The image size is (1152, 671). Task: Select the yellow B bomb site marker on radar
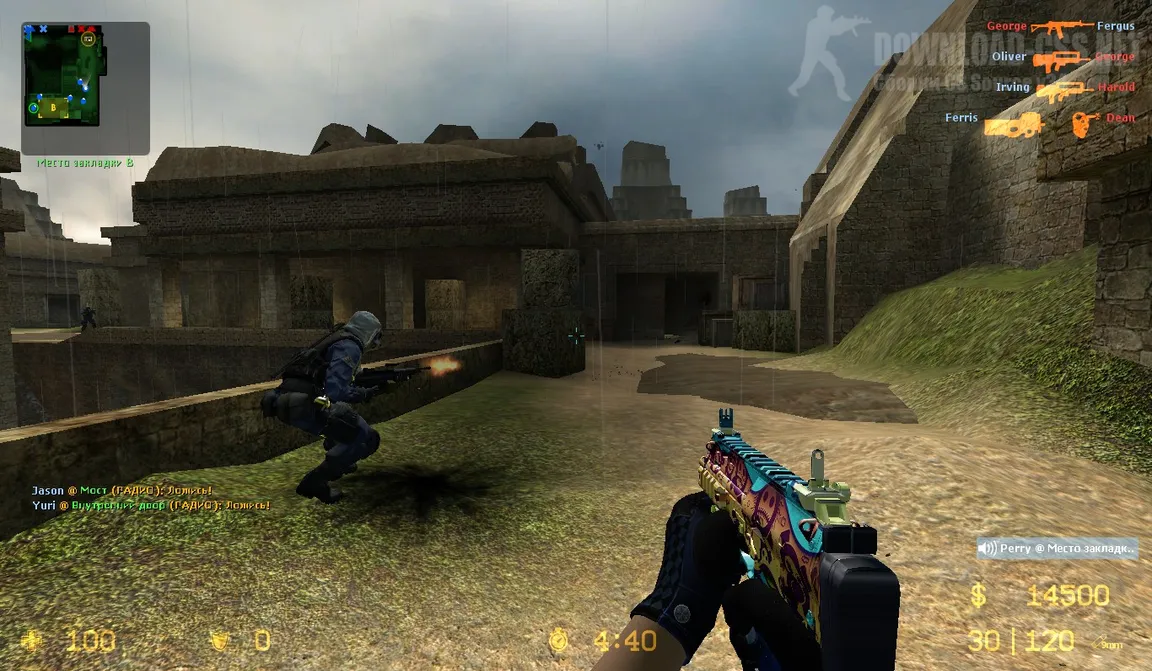[x=53, y=106]
